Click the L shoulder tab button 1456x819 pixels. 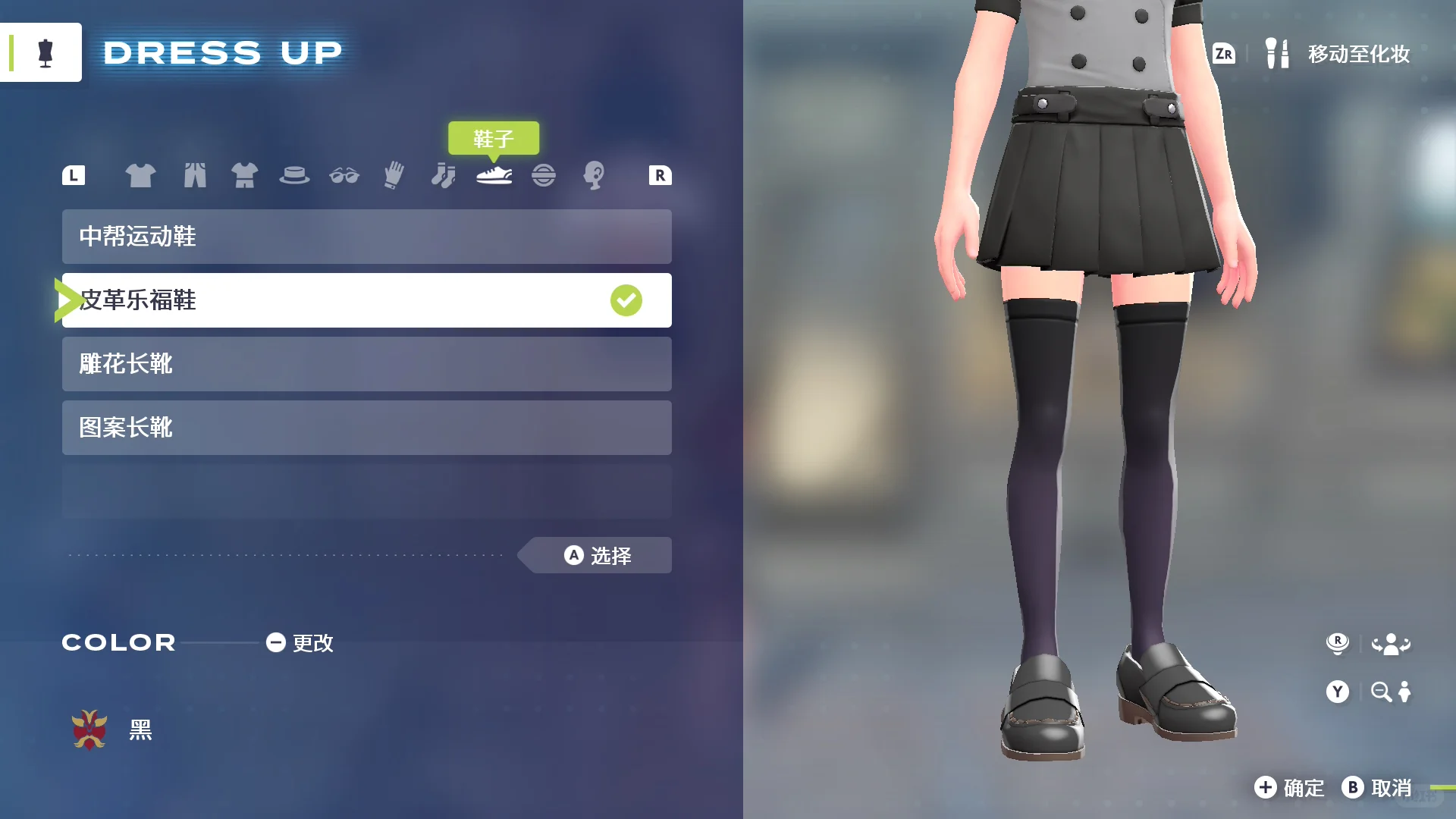[x=73, y=174]
